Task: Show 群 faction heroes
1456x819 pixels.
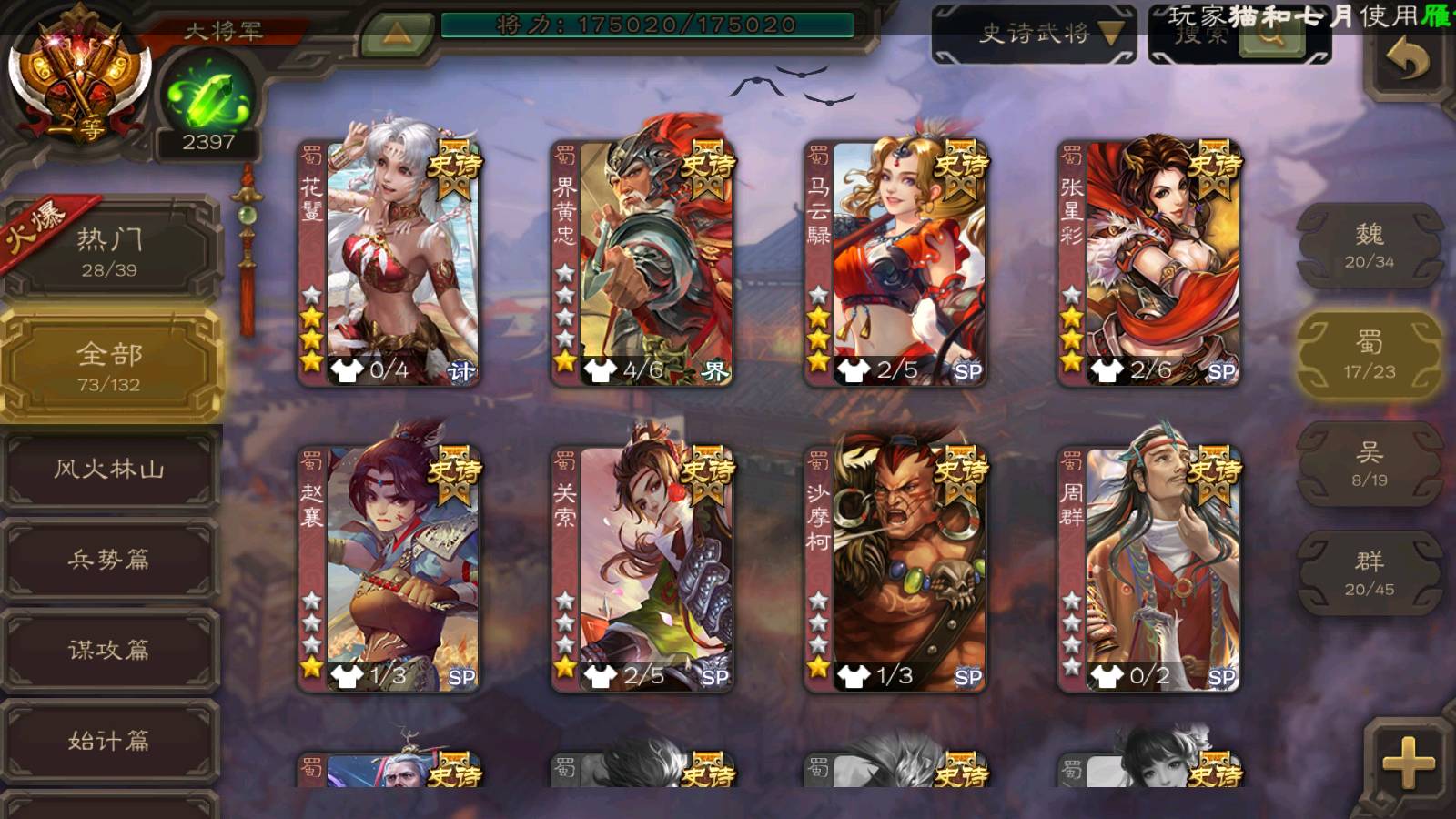Action: tap(1369, 573)
